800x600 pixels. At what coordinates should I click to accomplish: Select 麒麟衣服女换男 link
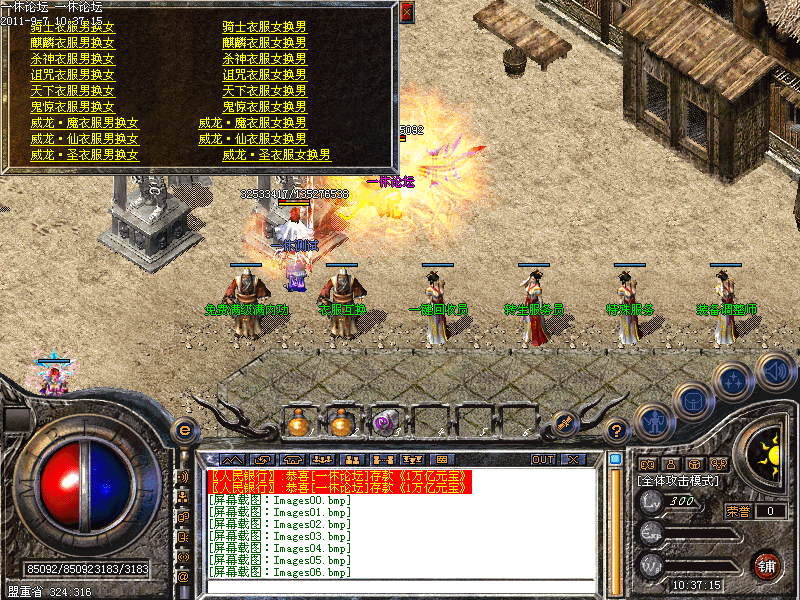point(264,43)
